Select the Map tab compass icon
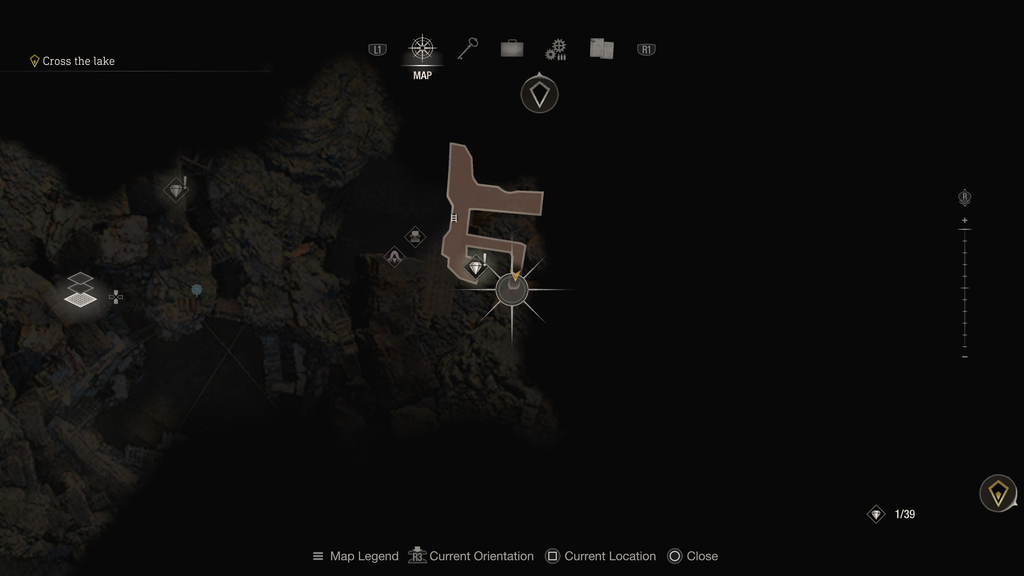This screenshot has width=1024, height=576. click(x=422, y=48)
